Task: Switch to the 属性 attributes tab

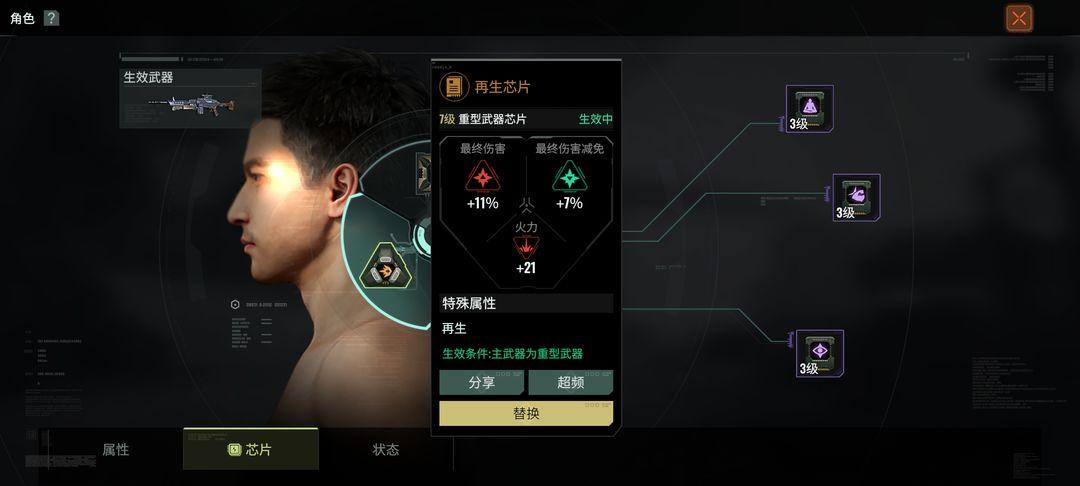Action: click(116, 449)
